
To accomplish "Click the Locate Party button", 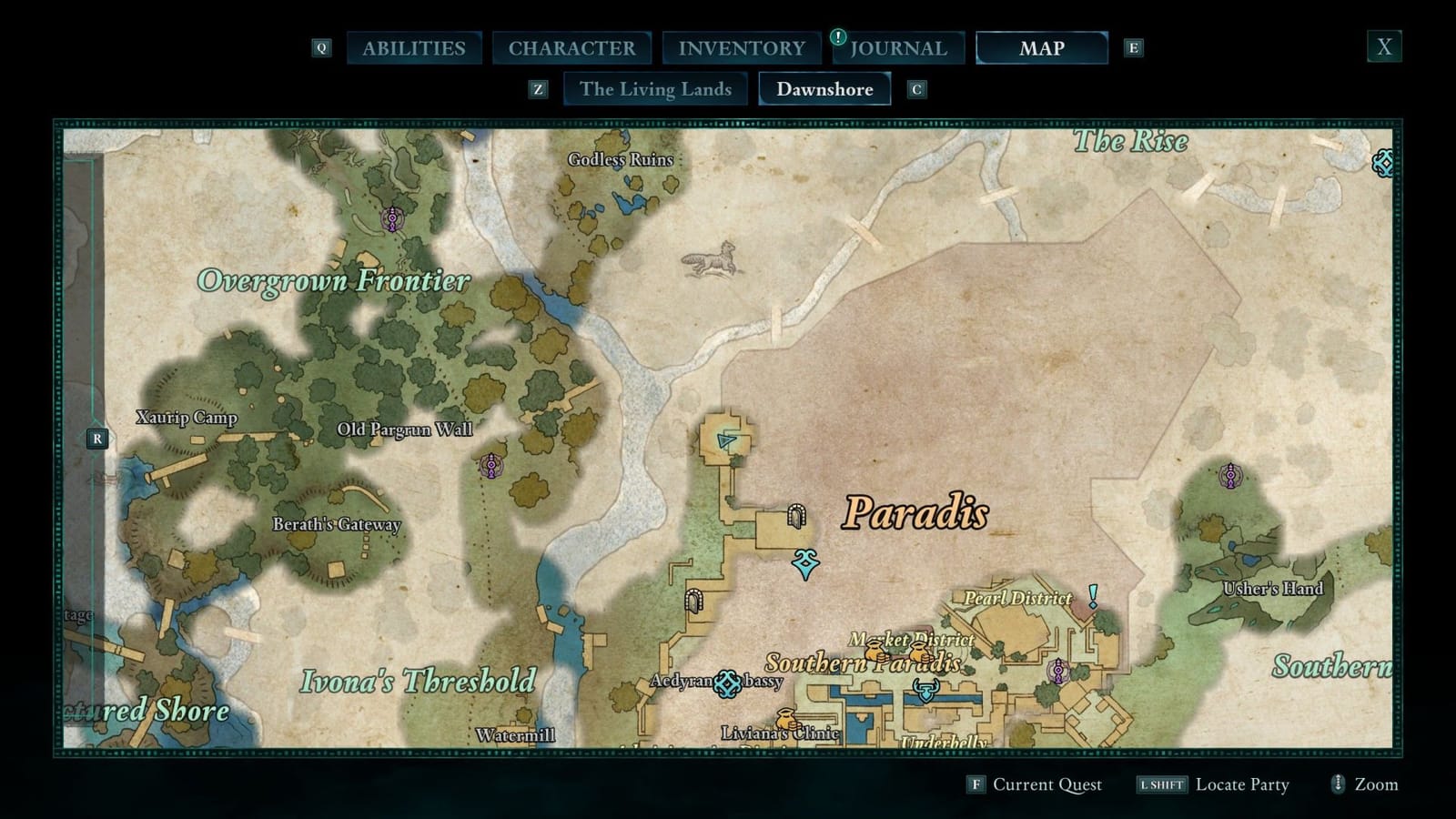I will [x=1241, y=784].
